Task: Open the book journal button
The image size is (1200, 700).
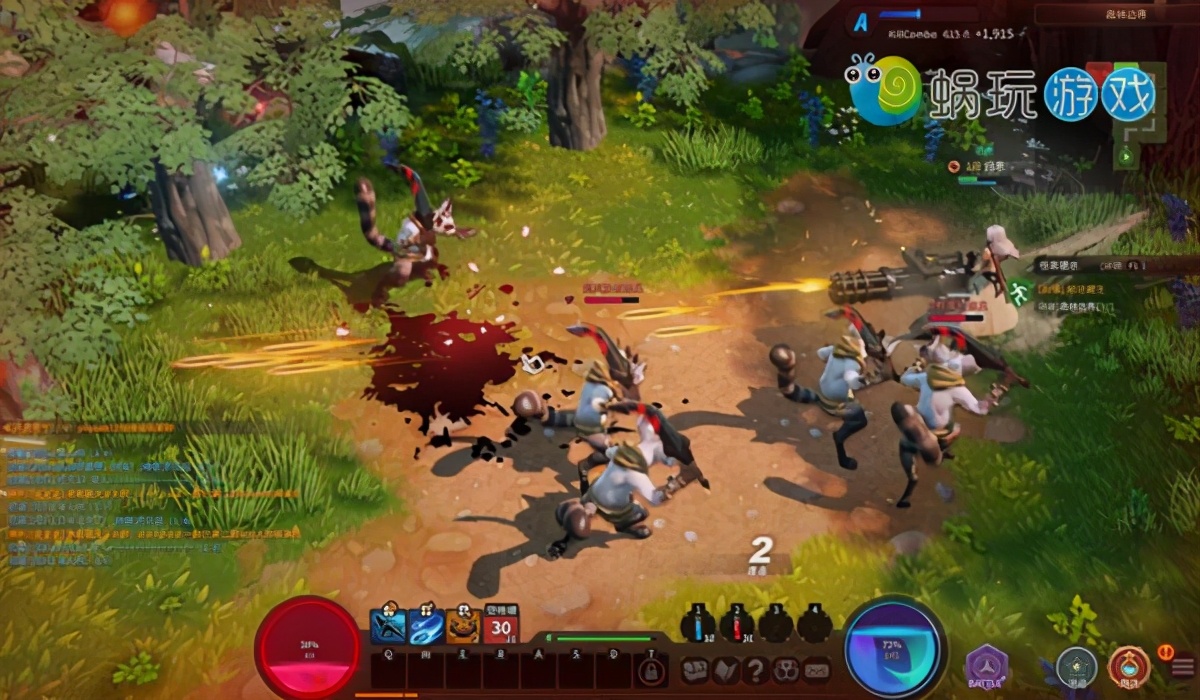Action: (x=727, y=669)
